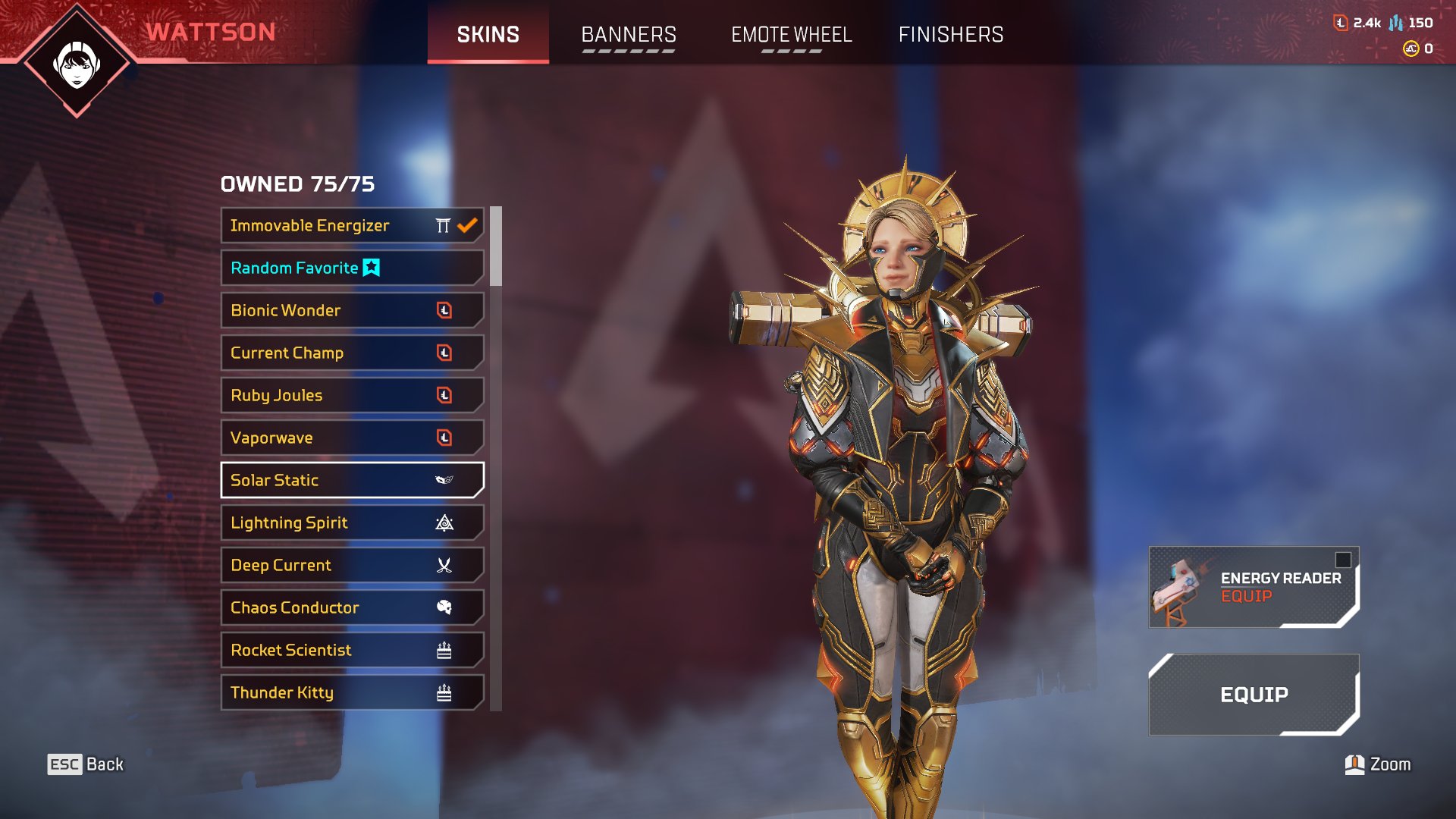This screenshot has width=1456, height=819.
Task: Equip the Energy Reader heirloom
Action: click(x=1254, y=587)
